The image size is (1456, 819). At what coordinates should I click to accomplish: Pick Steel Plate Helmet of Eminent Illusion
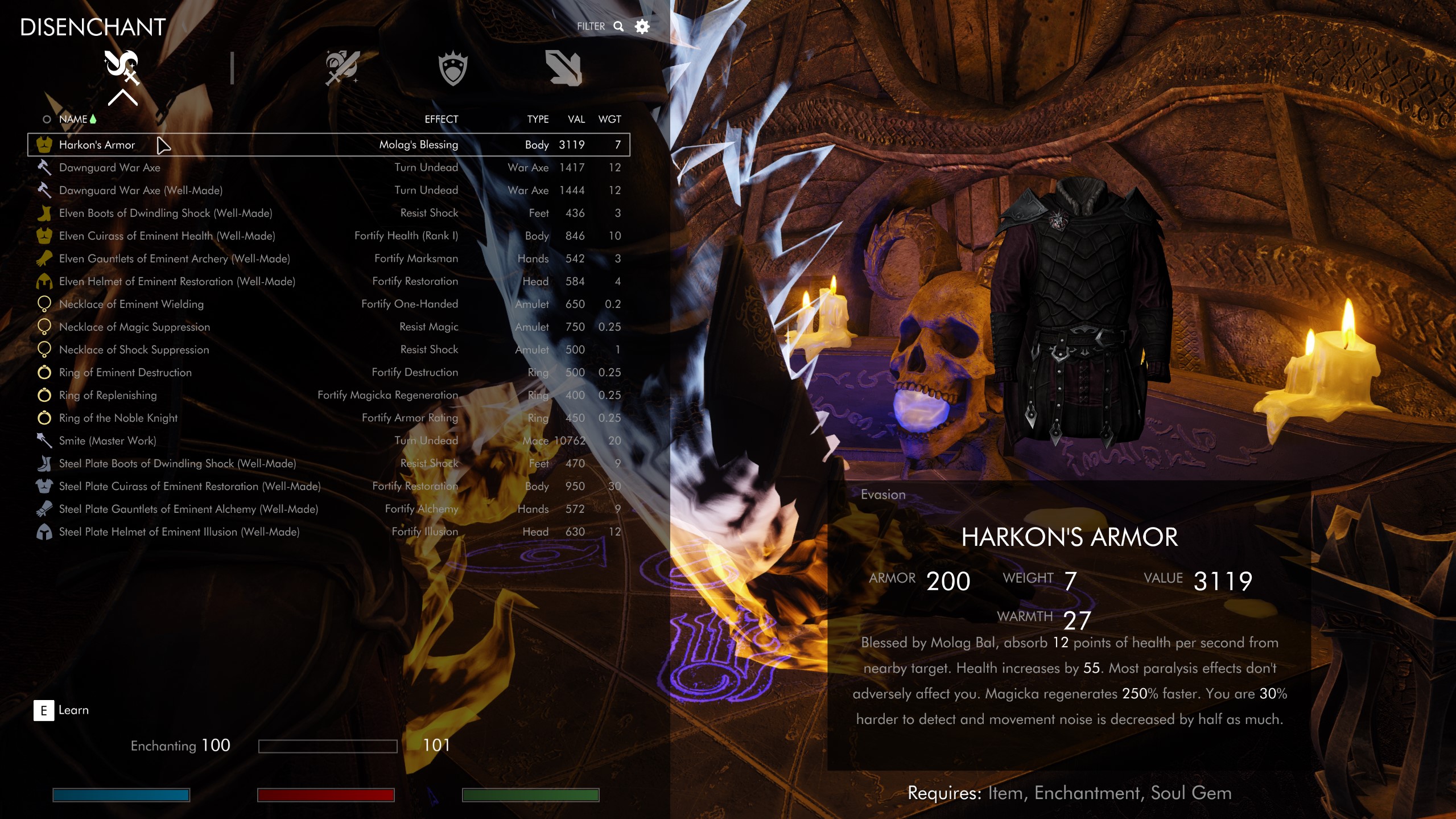pyautogui.click(x=179, y=532)
